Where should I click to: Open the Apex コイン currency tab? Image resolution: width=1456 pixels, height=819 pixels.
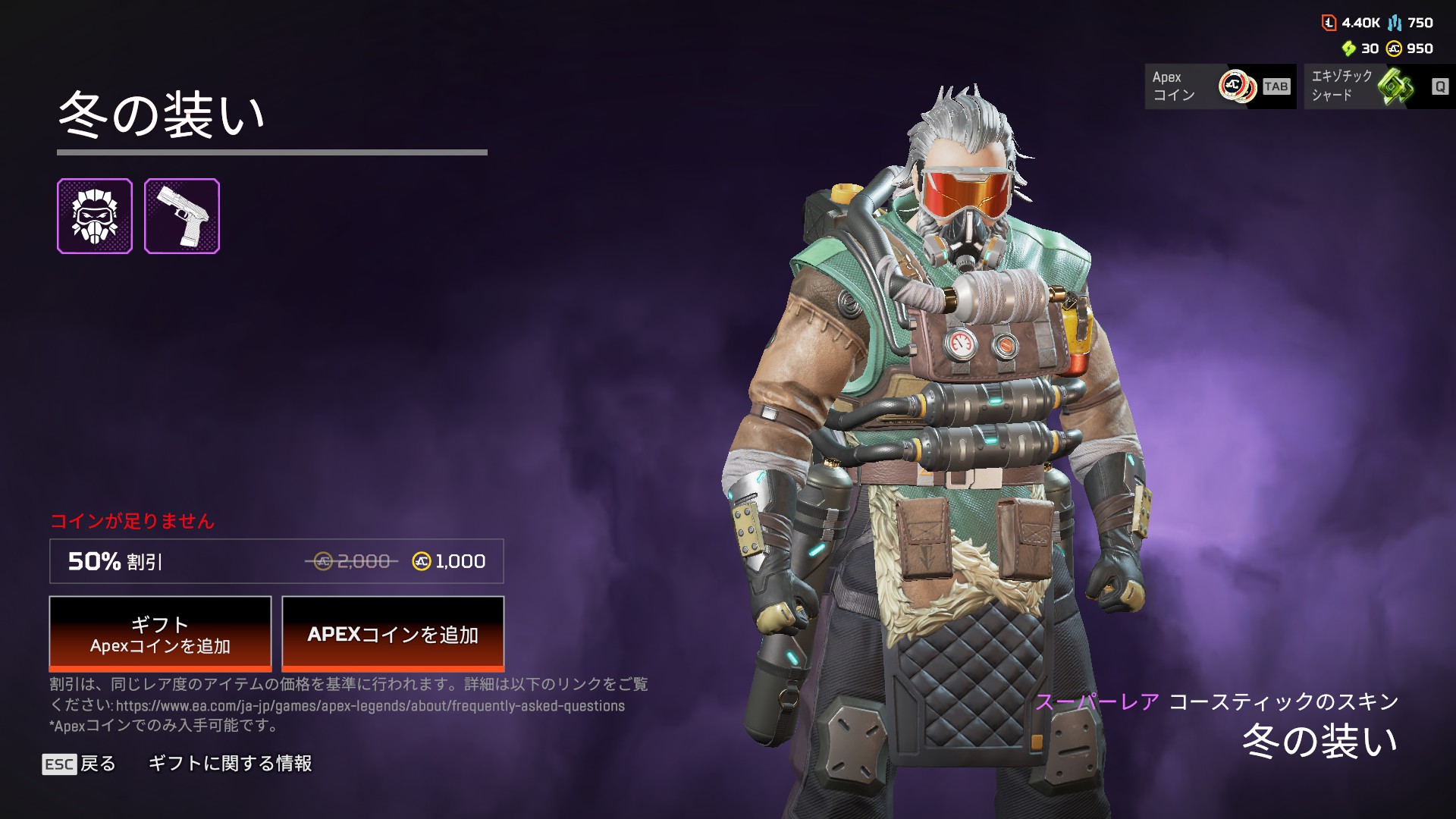pos(1219,86)
